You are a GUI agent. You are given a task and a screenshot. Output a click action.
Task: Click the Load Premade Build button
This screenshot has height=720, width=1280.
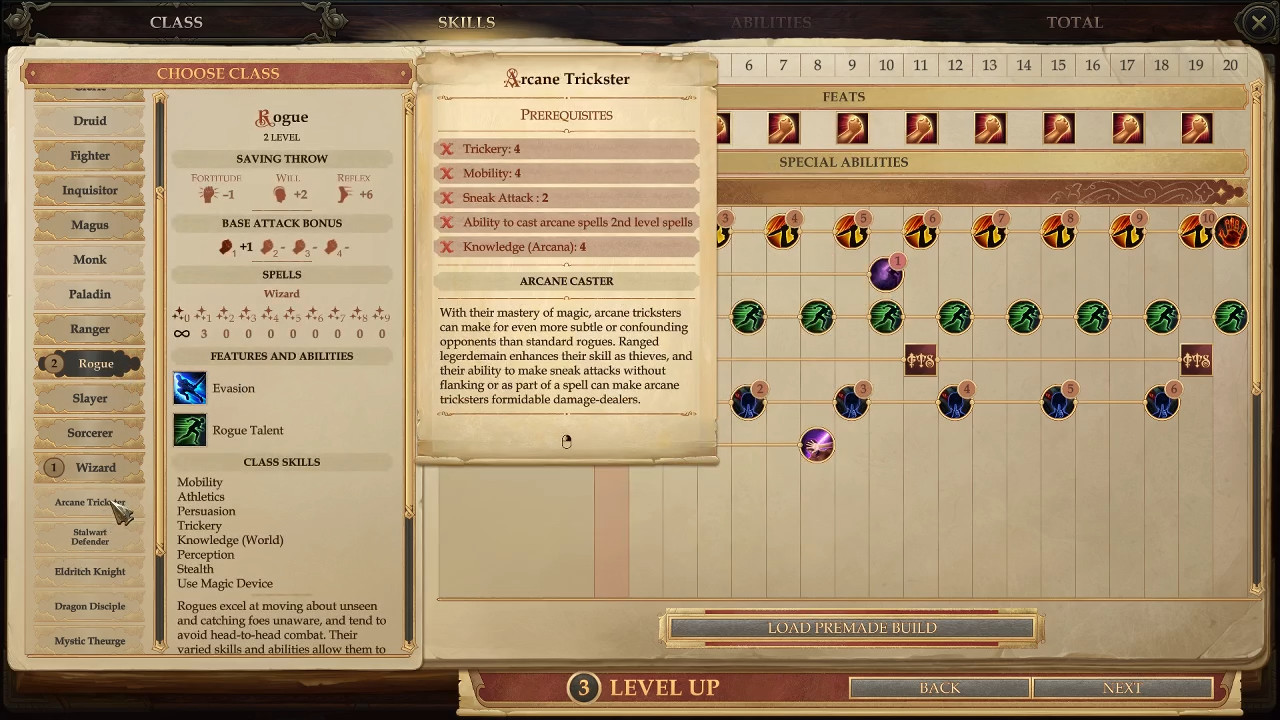pos(852,628)
